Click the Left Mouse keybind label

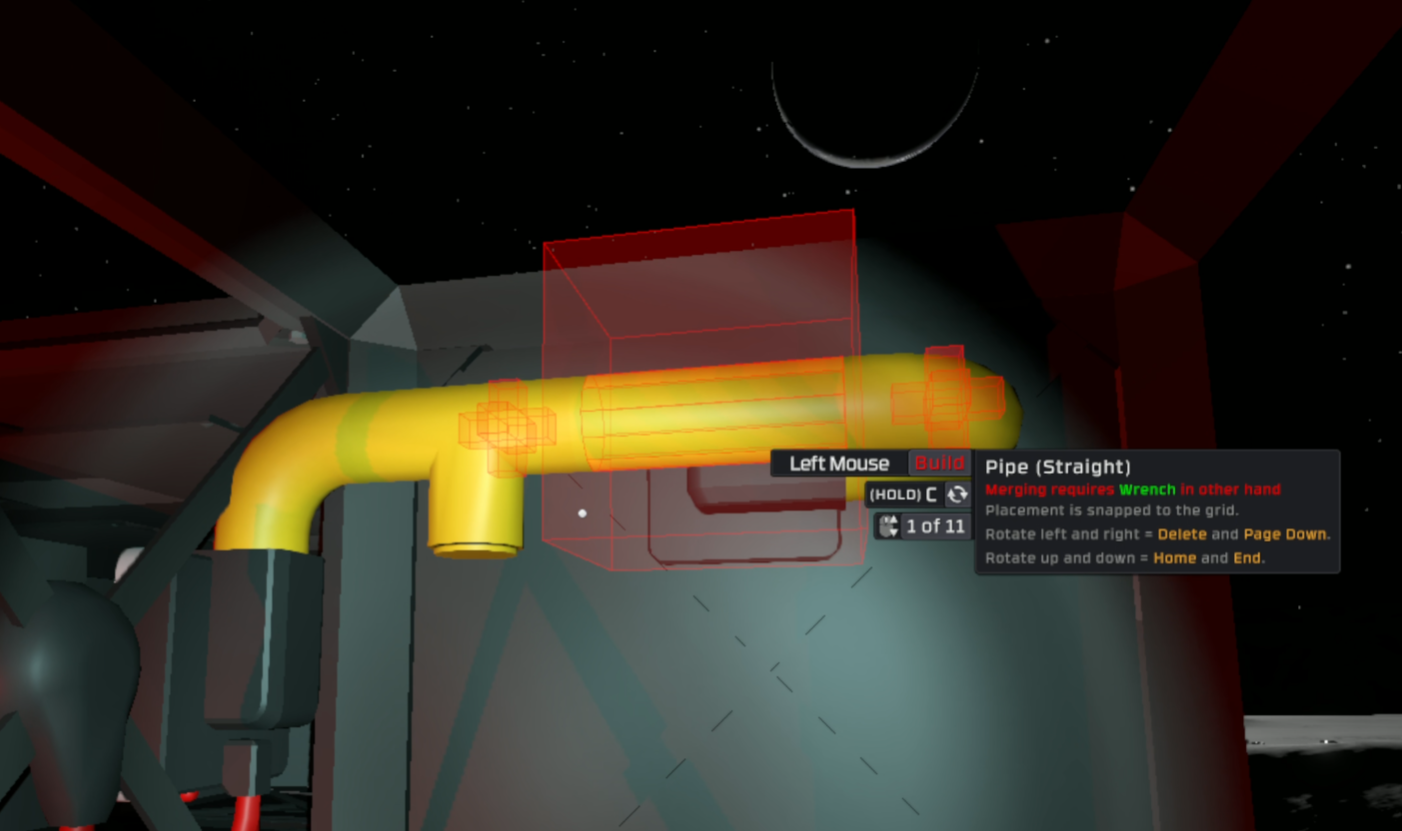pos(838,463)
